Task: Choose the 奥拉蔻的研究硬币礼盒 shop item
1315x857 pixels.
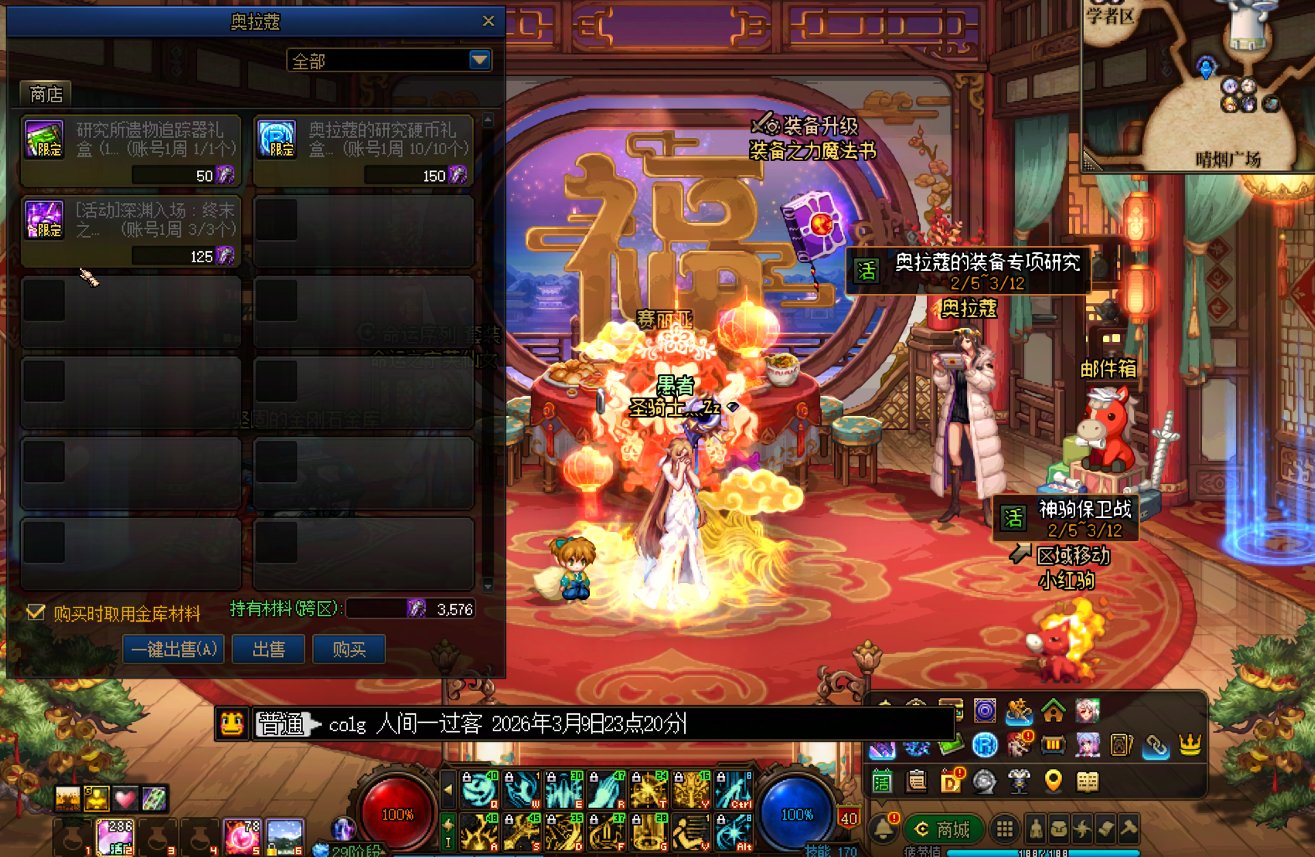Action: click(x=363, y=149)
